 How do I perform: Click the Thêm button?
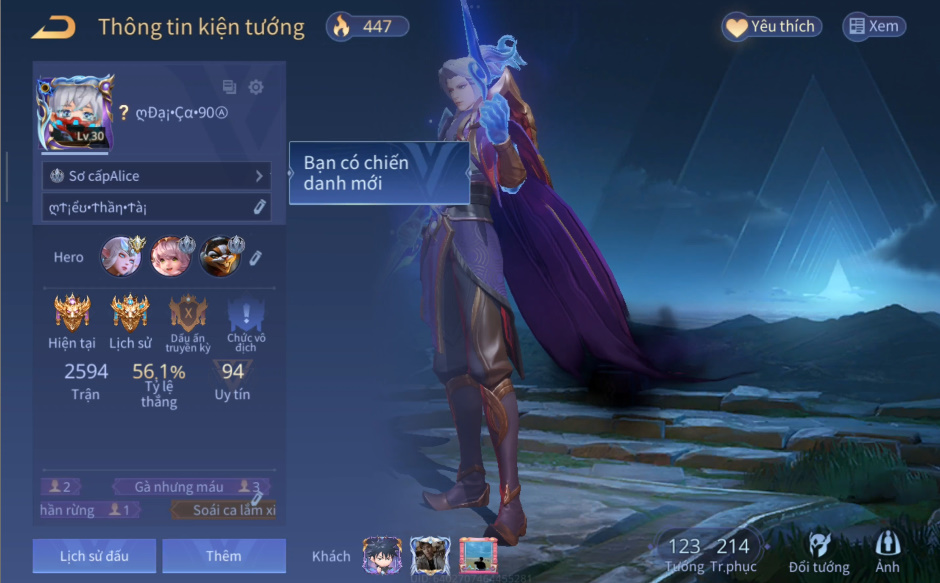224,556
